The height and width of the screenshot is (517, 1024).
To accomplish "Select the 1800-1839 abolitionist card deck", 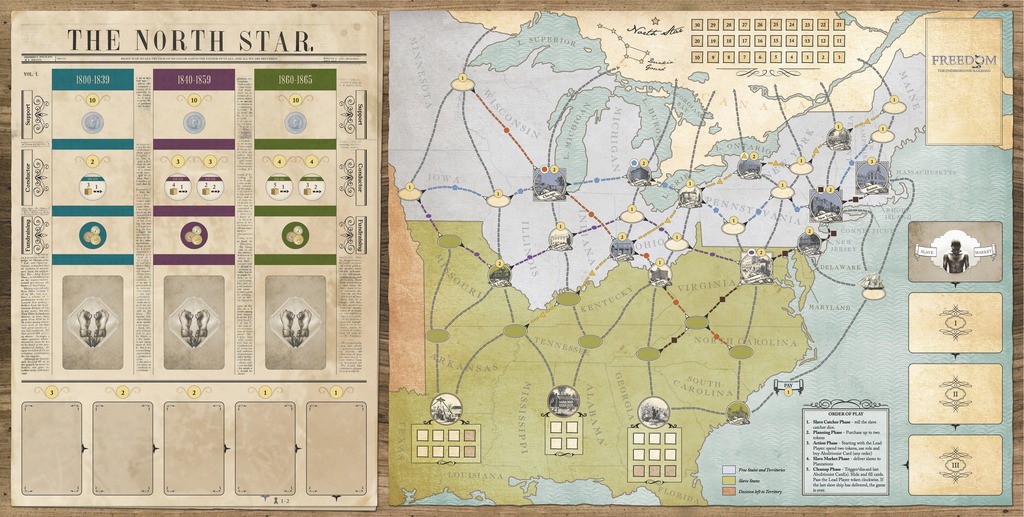I will coord(93,323).
